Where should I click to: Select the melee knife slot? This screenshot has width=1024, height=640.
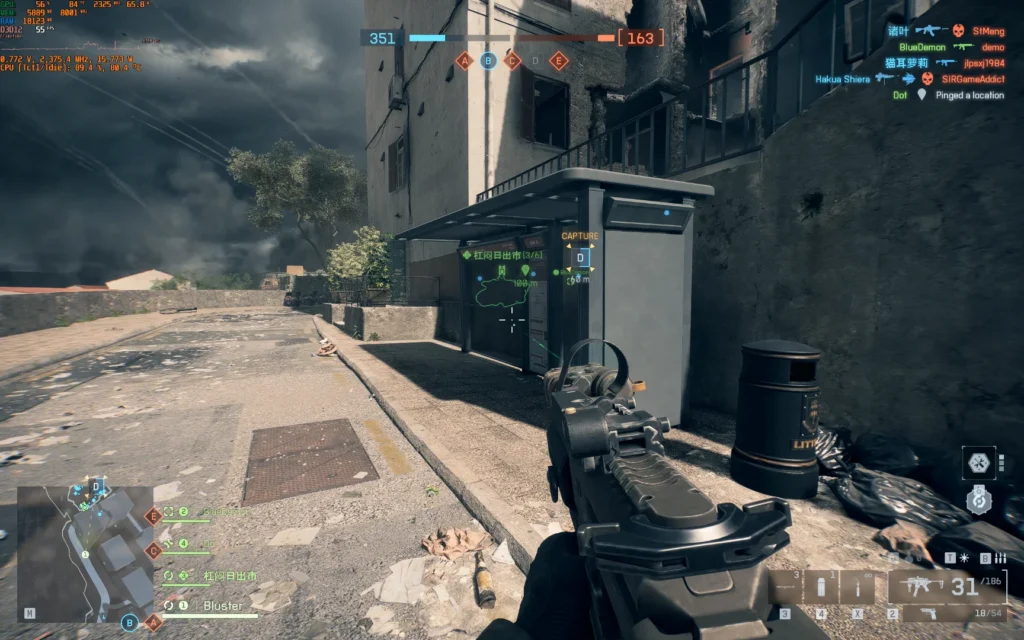pyautogui.click(x=856, y=586)
